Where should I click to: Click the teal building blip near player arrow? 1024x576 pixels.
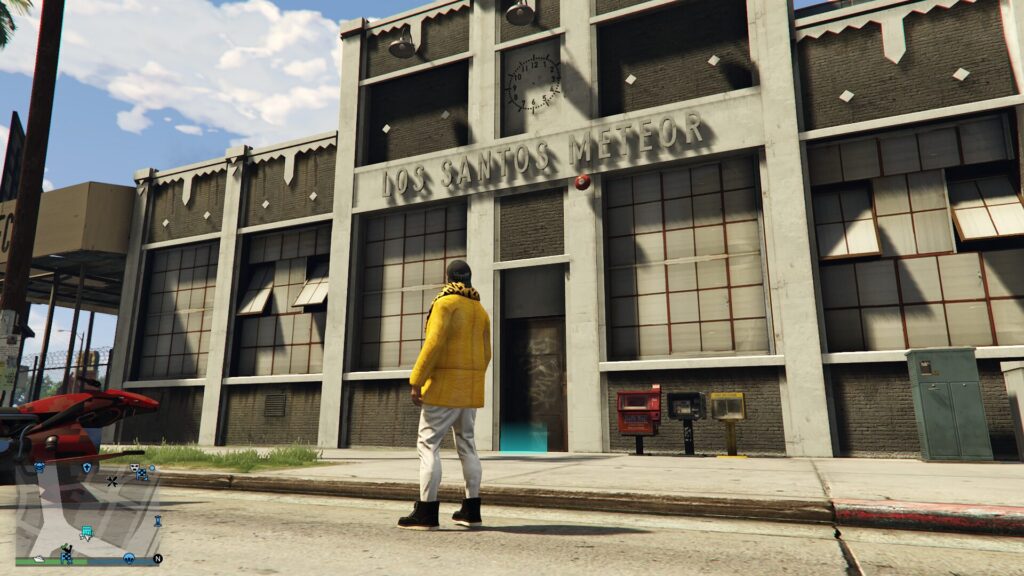(x=87, y=533)
